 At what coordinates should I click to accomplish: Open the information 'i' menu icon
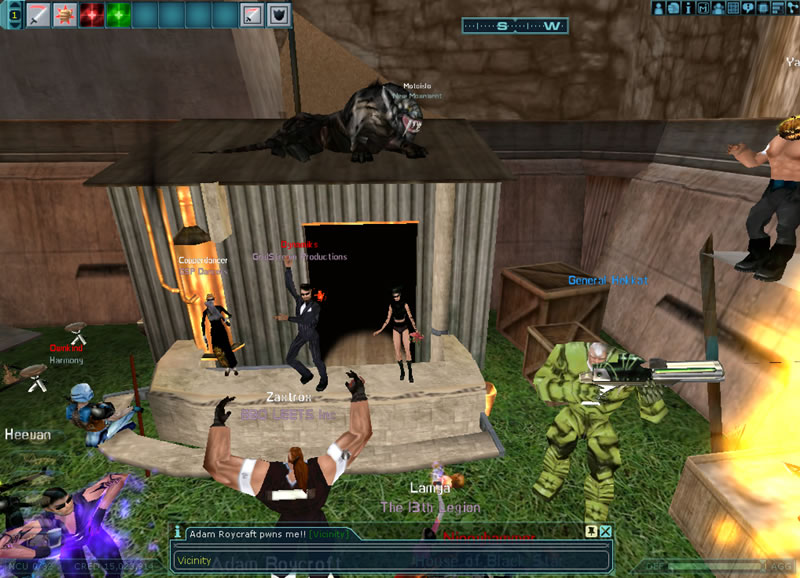689,8
